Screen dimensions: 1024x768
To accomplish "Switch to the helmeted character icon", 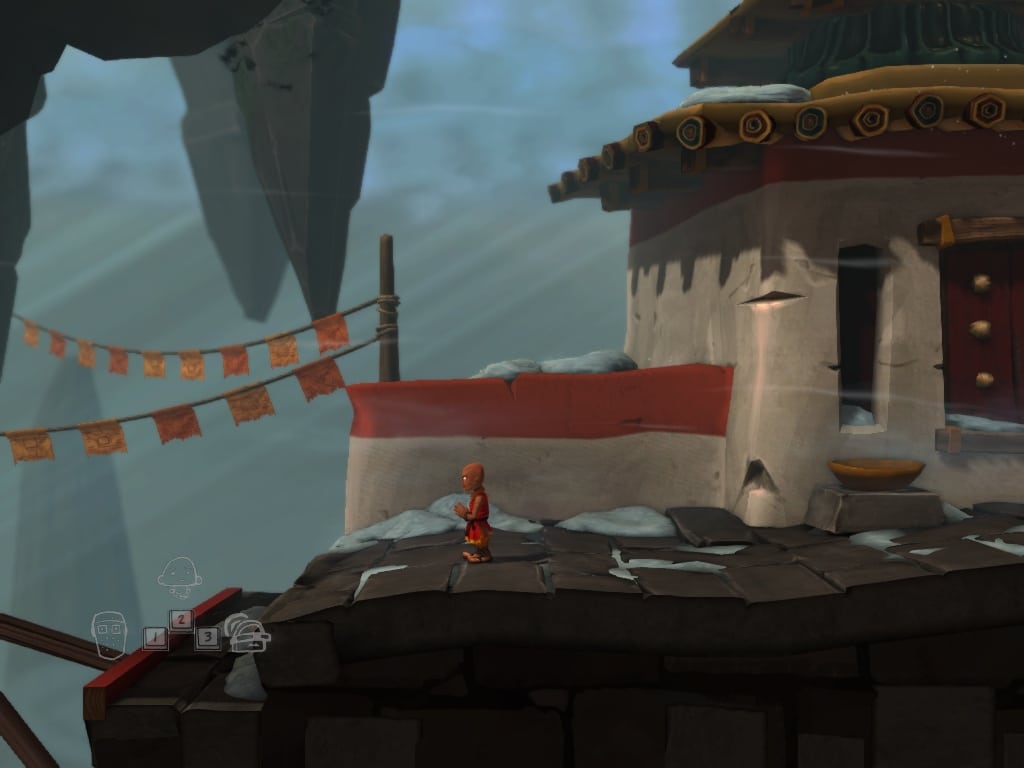I will [x=248, y=634].
